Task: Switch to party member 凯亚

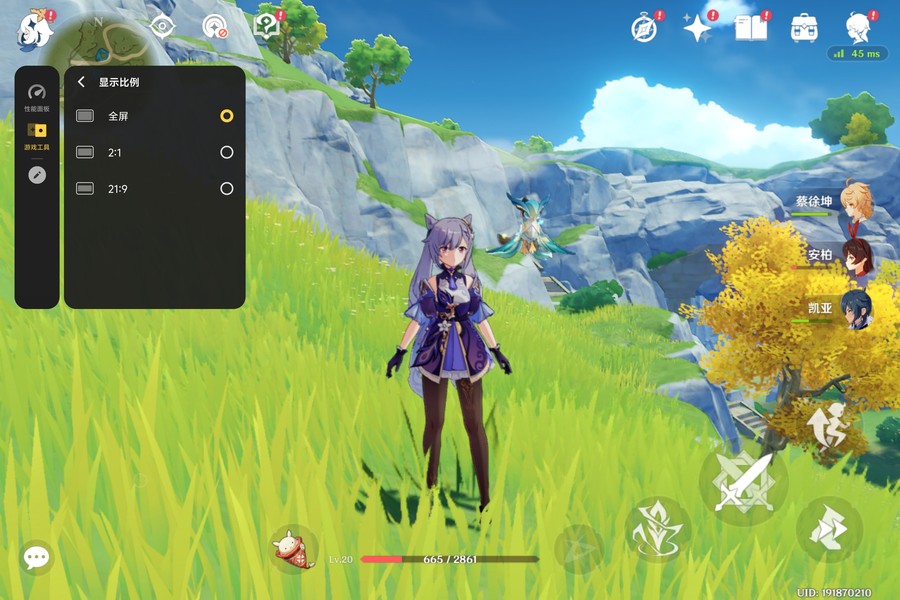Action: pyautogui.click(x=855, y=309)
